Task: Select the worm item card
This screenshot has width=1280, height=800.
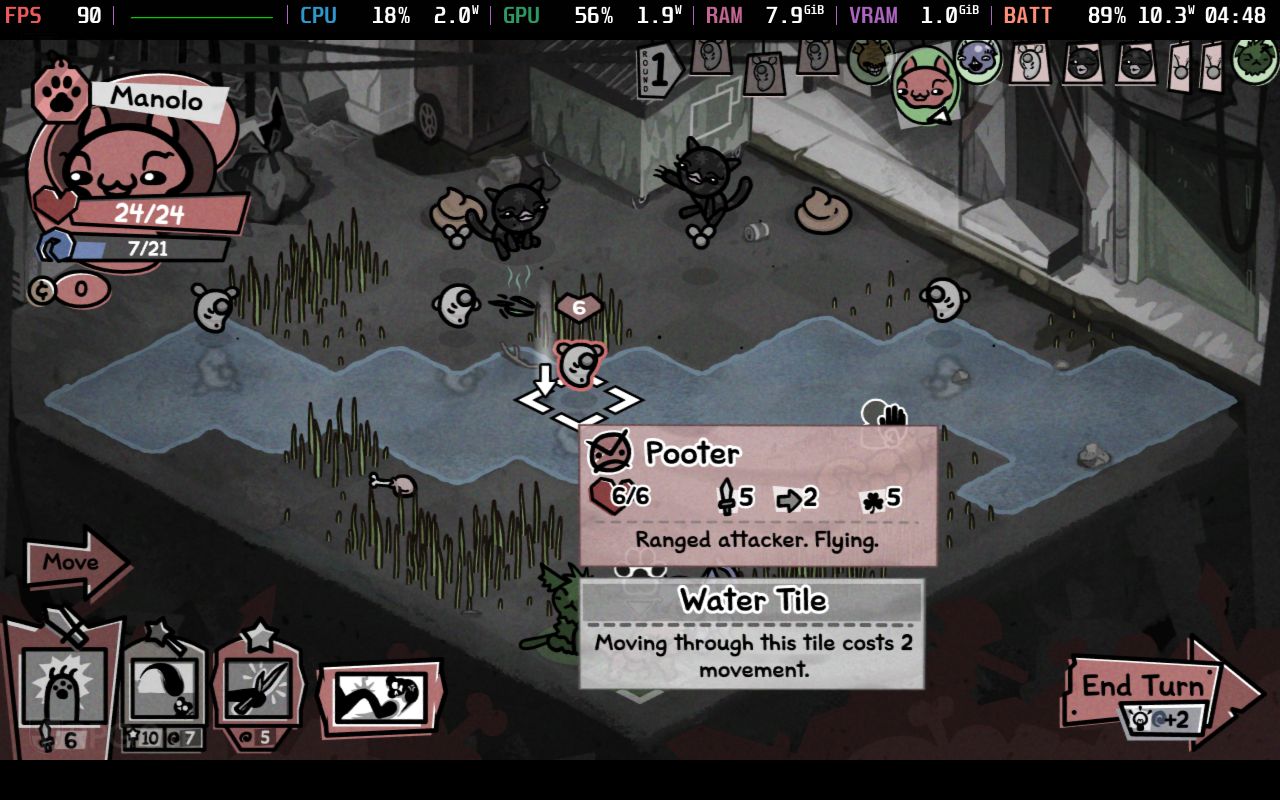Action: coord(380,697)
